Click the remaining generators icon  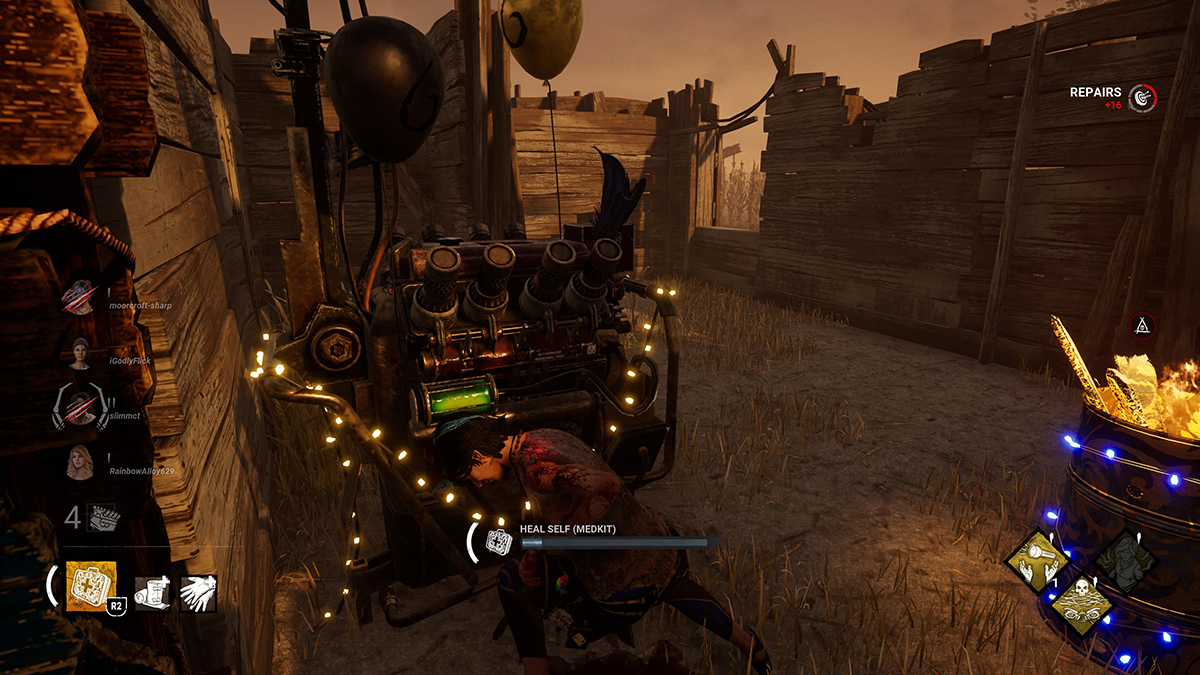pyautogui.click(x=103, y=517)
